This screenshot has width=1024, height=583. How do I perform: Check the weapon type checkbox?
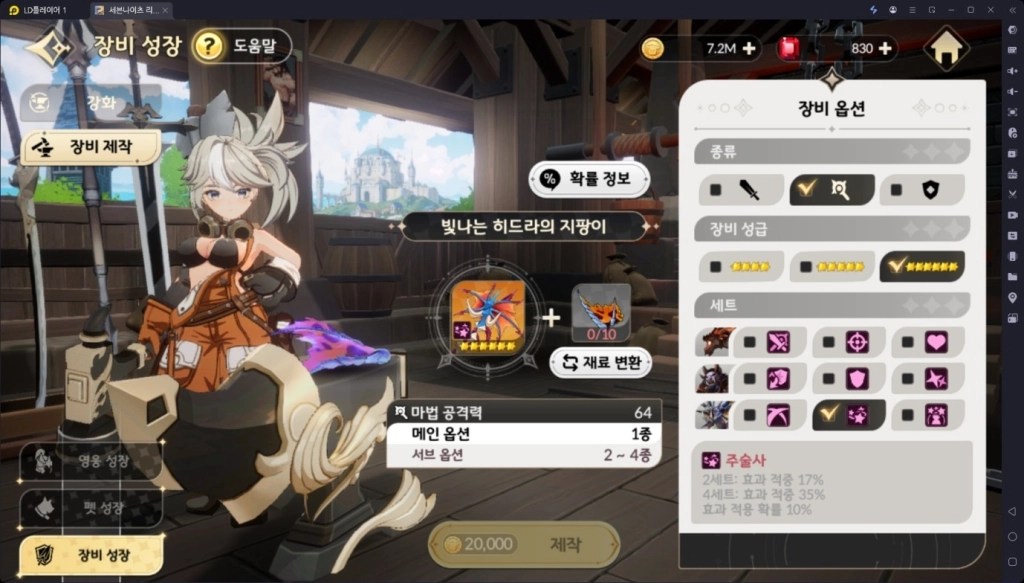pos(716,189)
